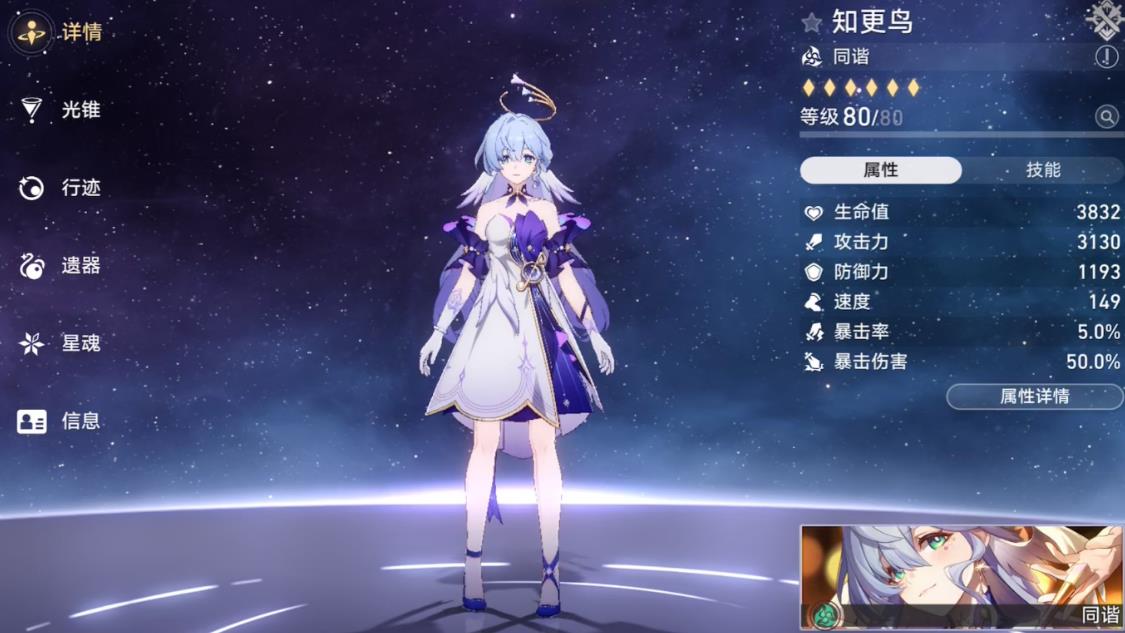Switch to the 属性 attributes tab
Viewport: 1125px width, 633px height.
[881, 171]
